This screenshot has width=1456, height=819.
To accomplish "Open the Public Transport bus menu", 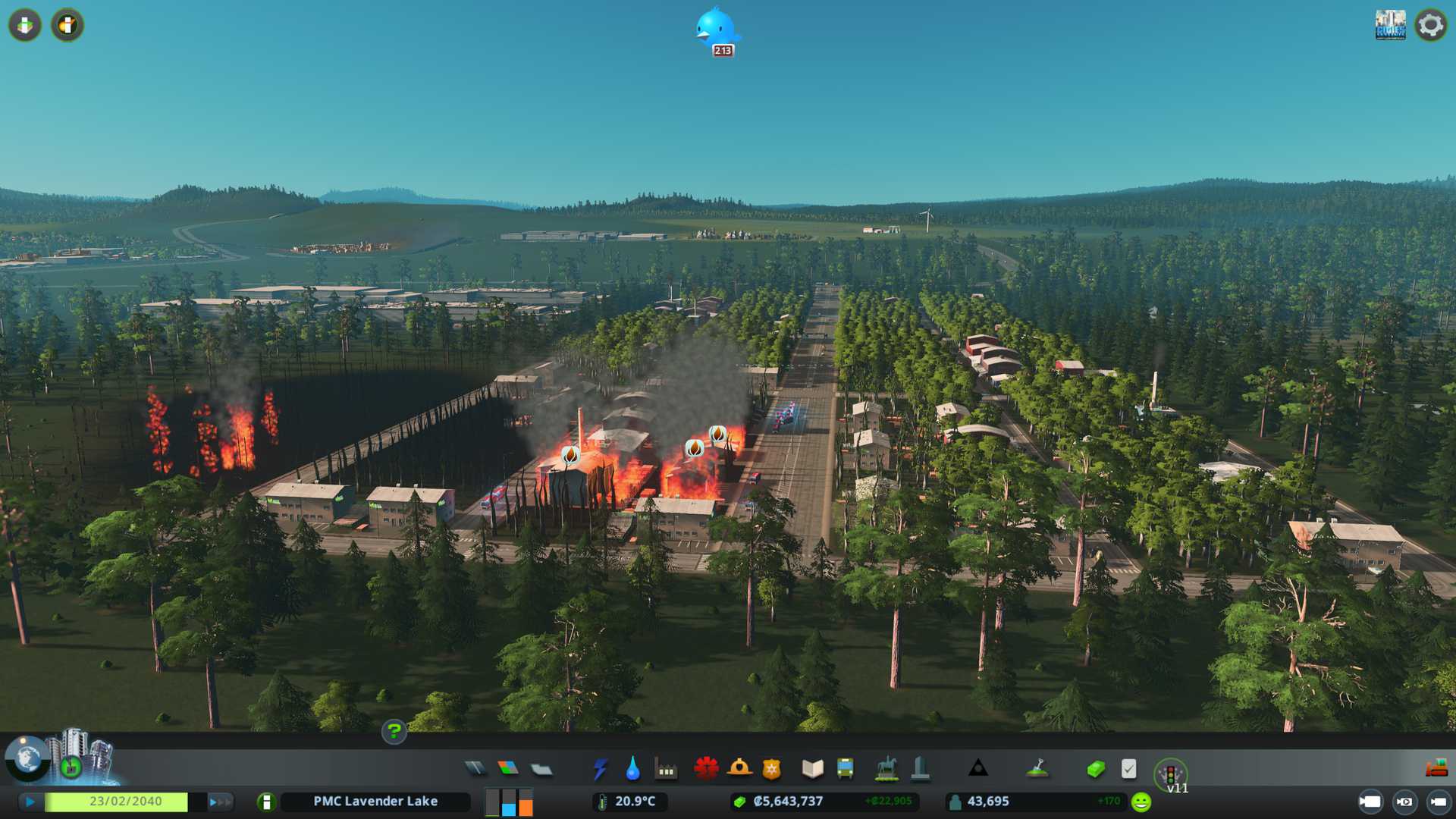I will click(x=845, y=769).
